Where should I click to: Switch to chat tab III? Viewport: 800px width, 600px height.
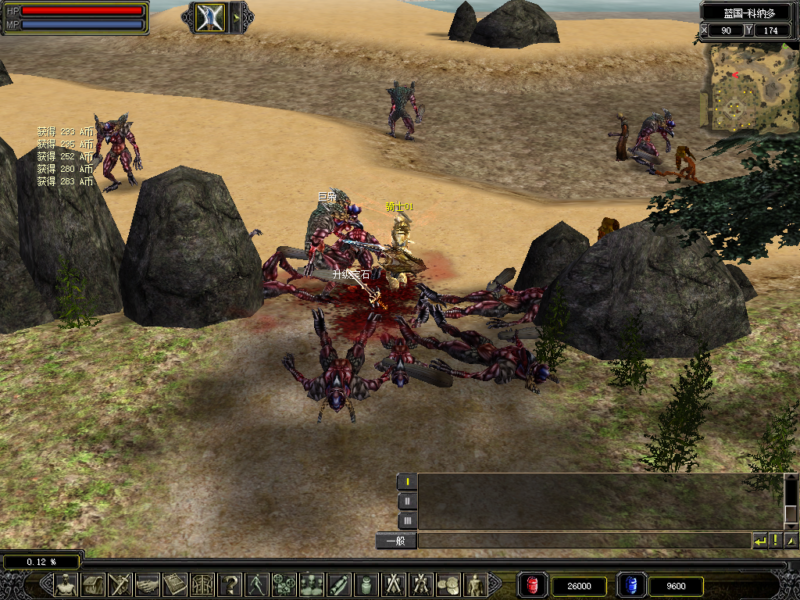coord(407,520)
